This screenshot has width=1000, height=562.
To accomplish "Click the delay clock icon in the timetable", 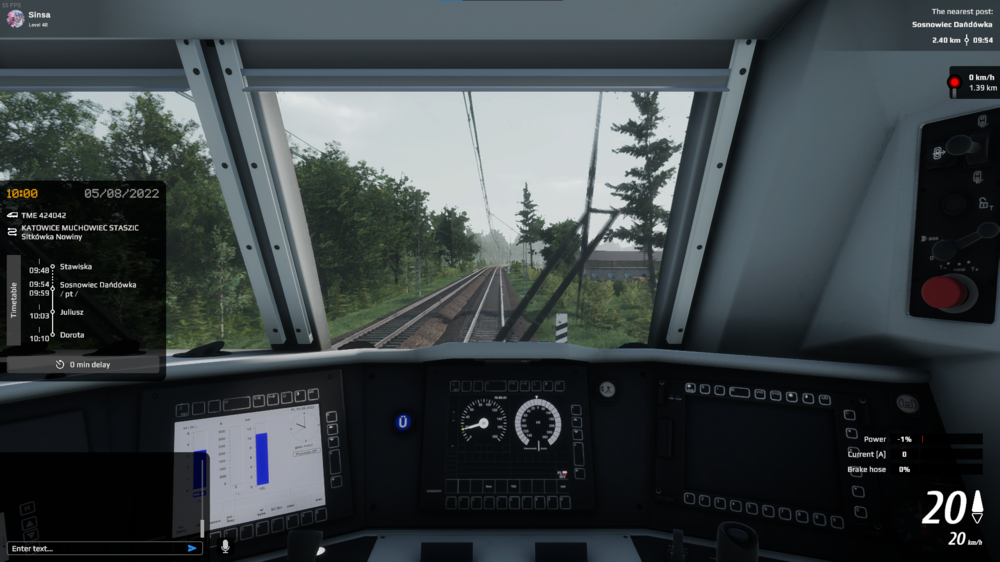I will click(60, 365).
